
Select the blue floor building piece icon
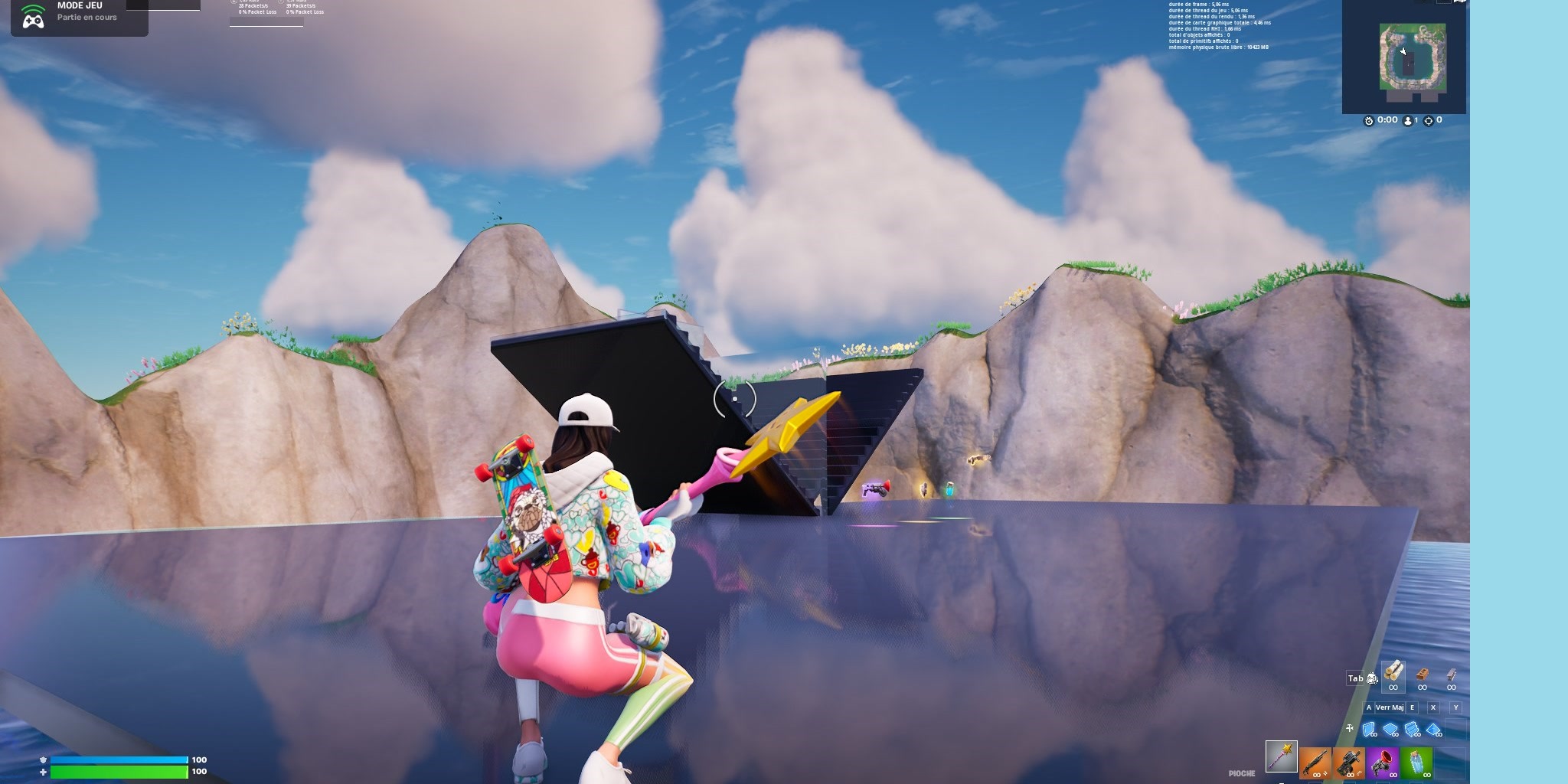pos(1389,728)
